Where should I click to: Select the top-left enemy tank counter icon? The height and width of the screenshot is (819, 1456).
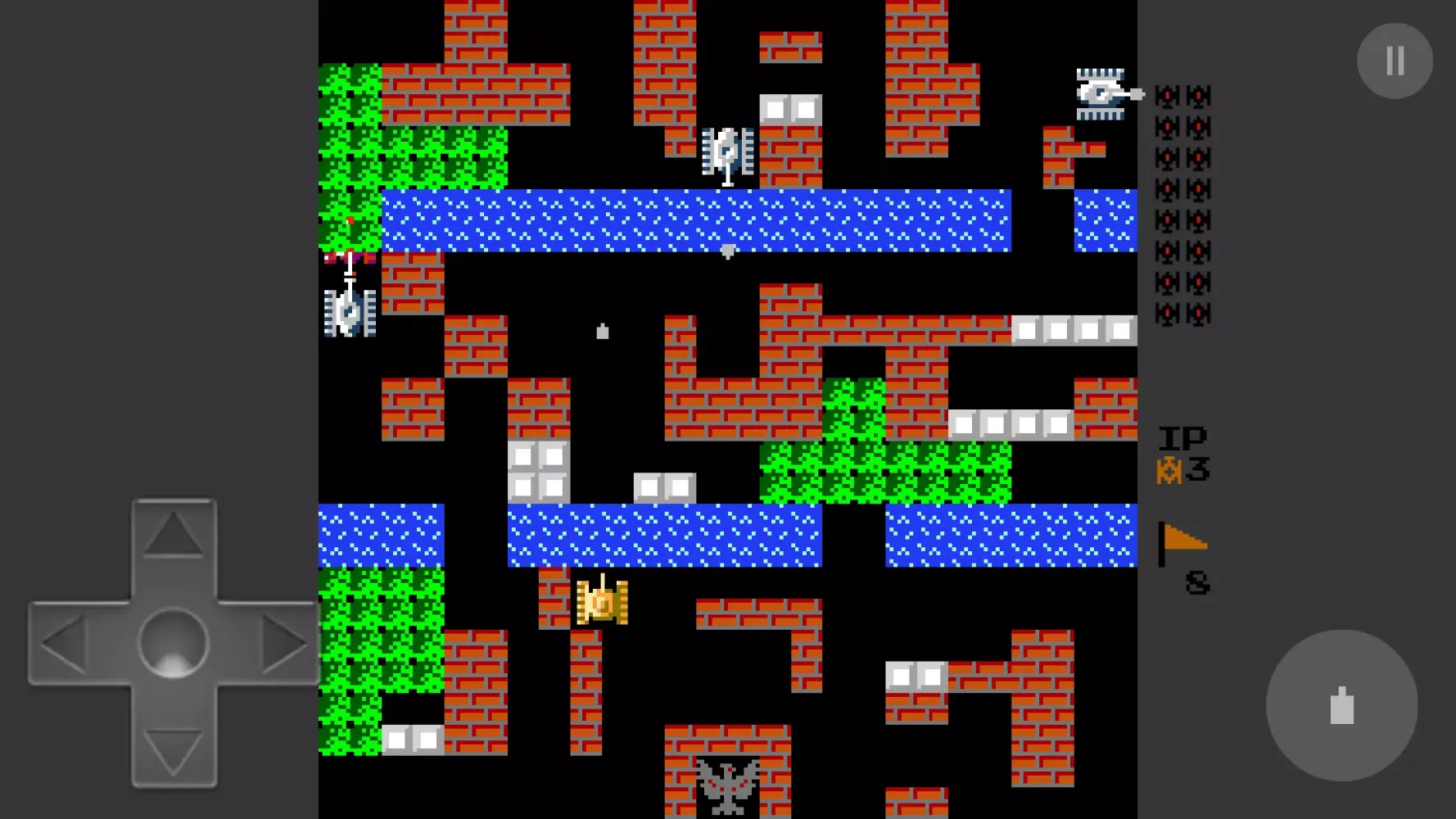click(1165, 97)
